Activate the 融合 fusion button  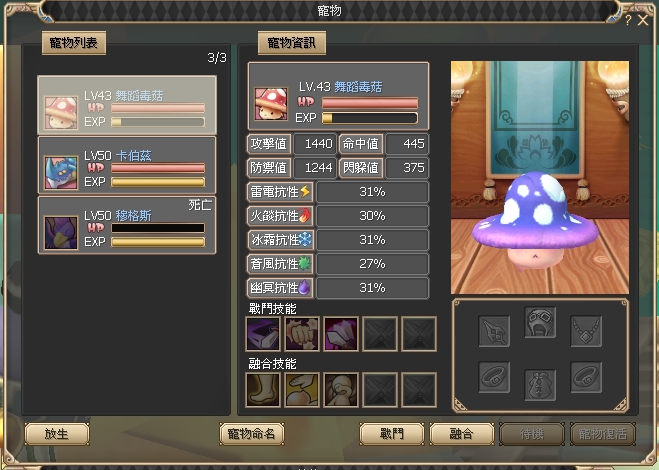pyautogui.click(x=461, y=434)
